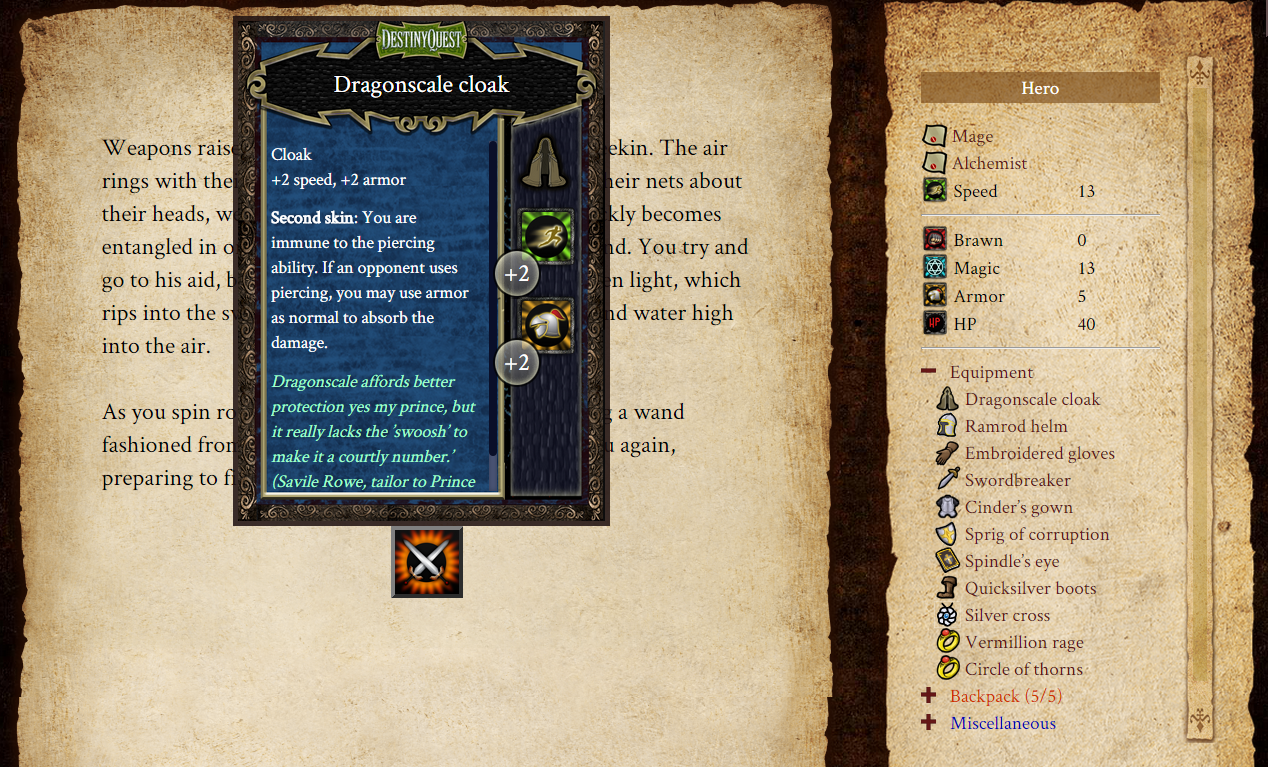
Task: Select the Alchemist career entry
Action: (x=988, y=163)
